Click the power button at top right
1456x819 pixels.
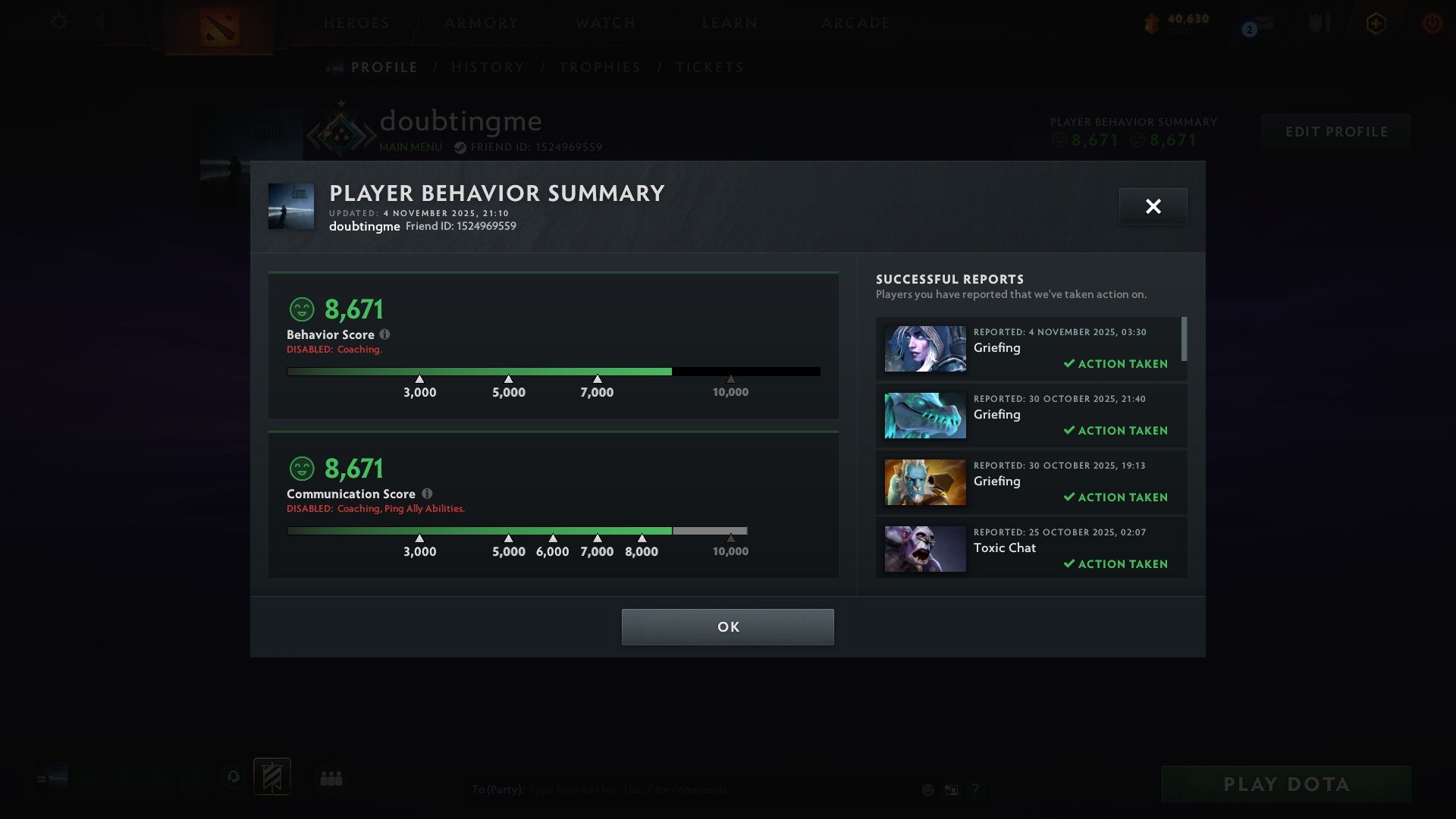point(1432,22)
